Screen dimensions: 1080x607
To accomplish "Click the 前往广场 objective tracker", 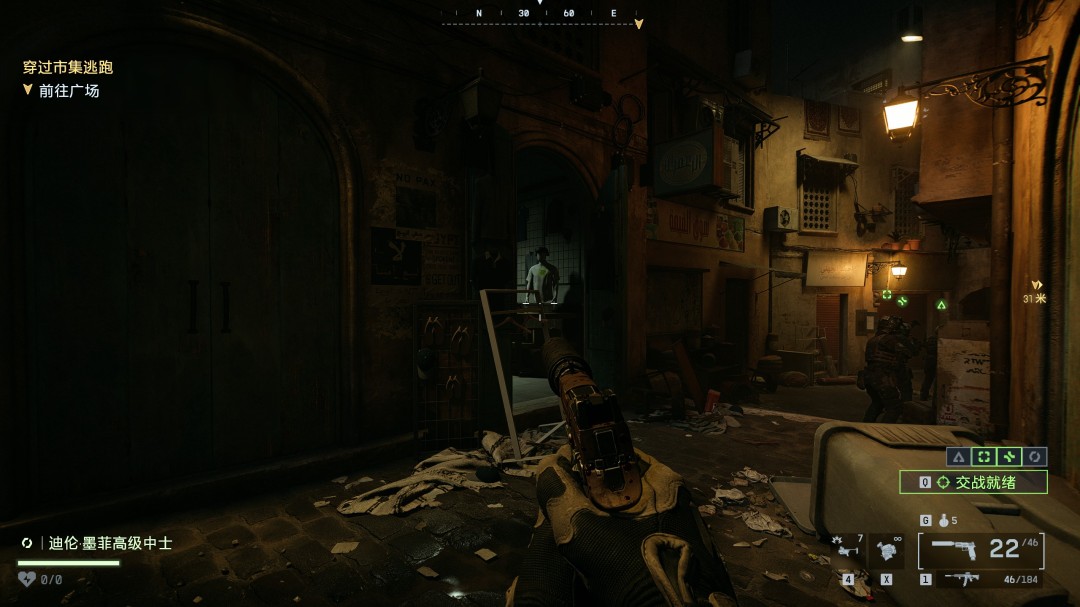I will (68, 91).
